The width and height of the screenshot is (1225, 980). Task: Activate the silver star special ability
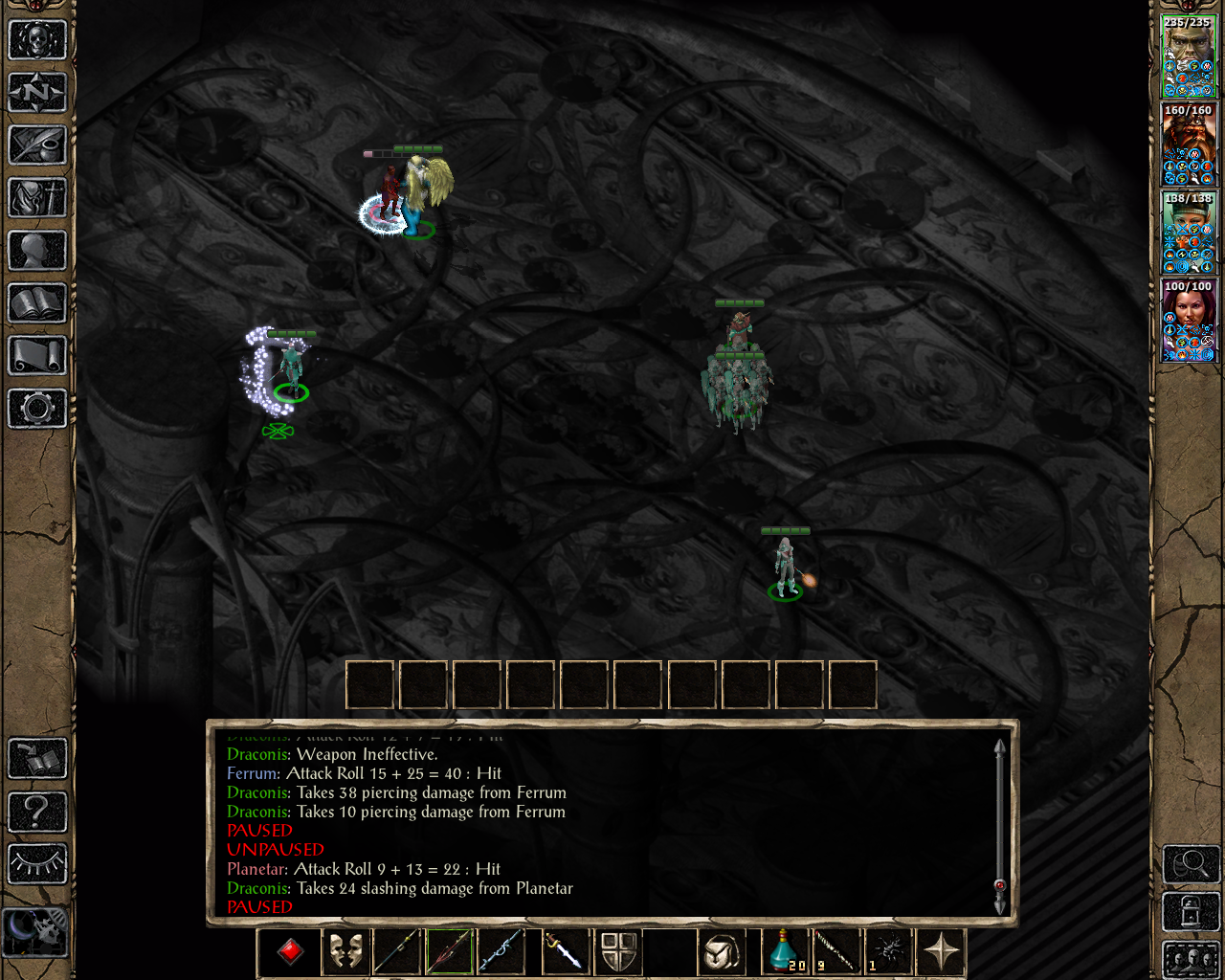[942, 951]
